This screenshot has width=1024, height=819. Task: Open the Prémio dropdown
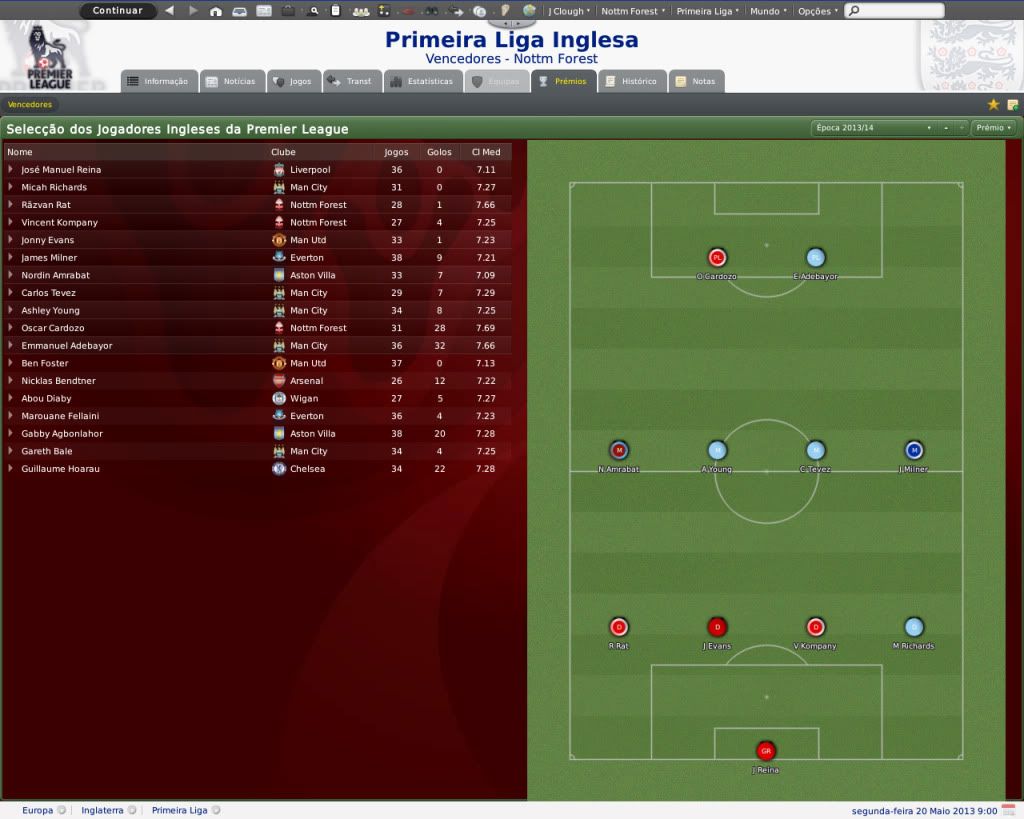point(993,128)
